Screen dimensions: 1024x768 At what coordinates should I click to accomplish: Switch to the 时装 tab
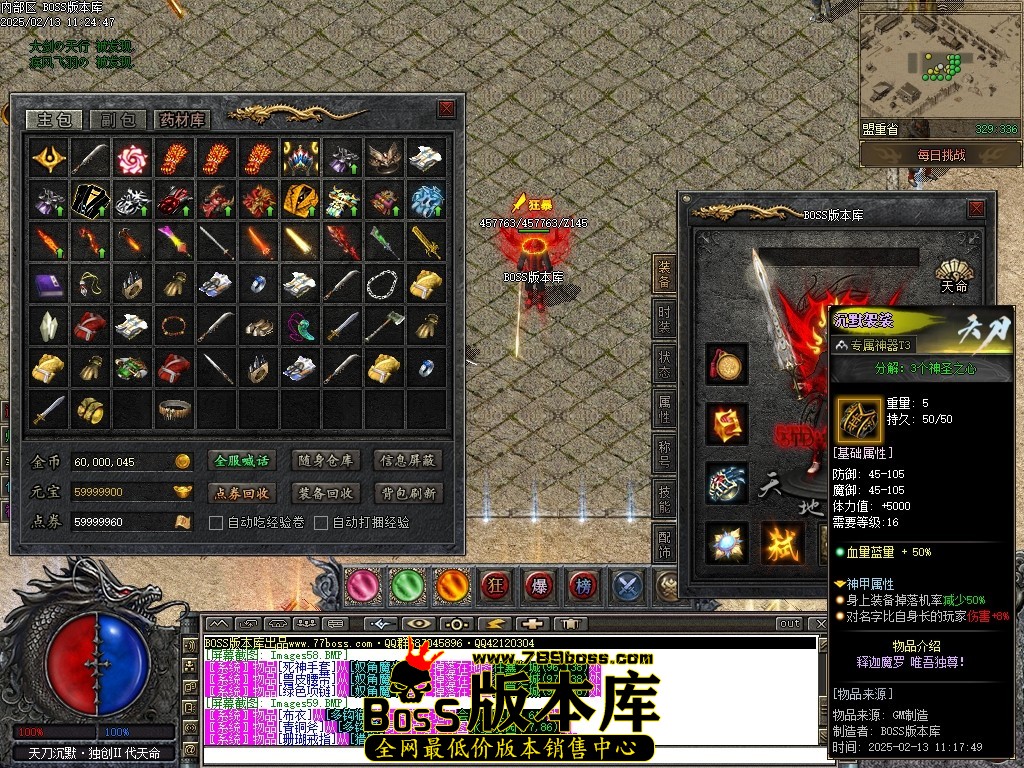[665, 318]
